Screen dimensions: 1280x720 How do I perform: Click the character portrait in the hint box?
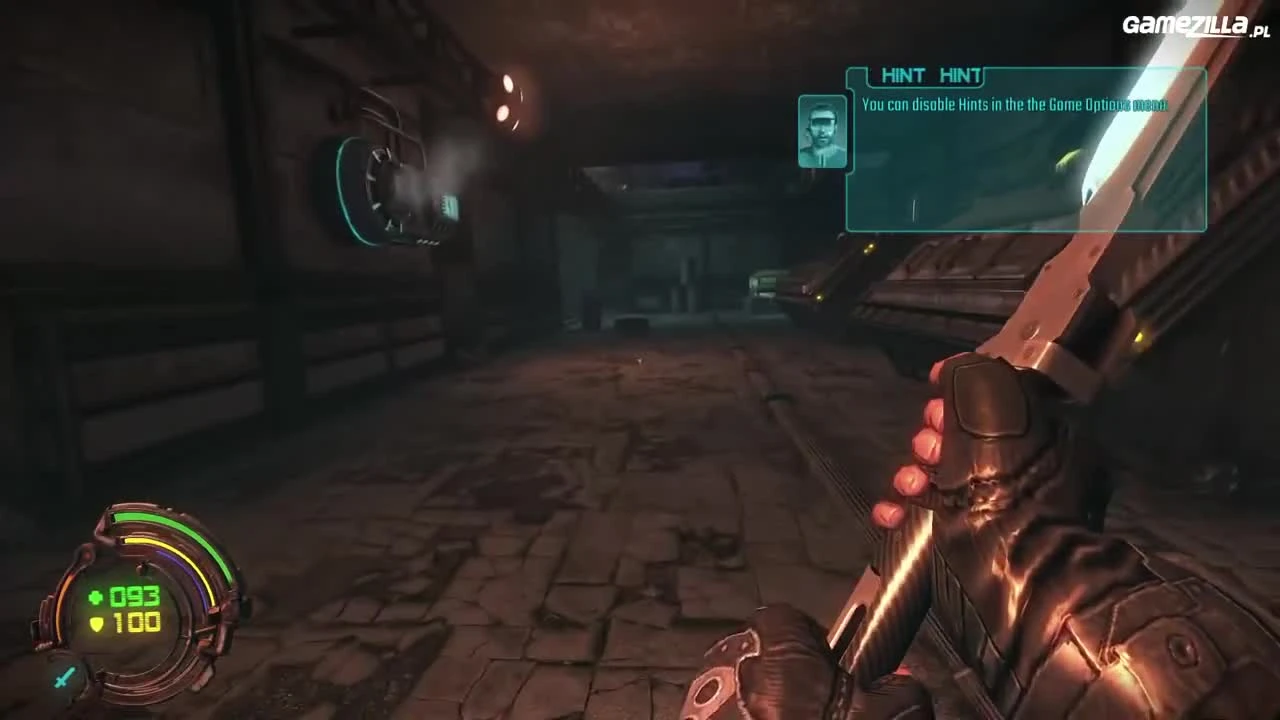click(x=822, y=130)
